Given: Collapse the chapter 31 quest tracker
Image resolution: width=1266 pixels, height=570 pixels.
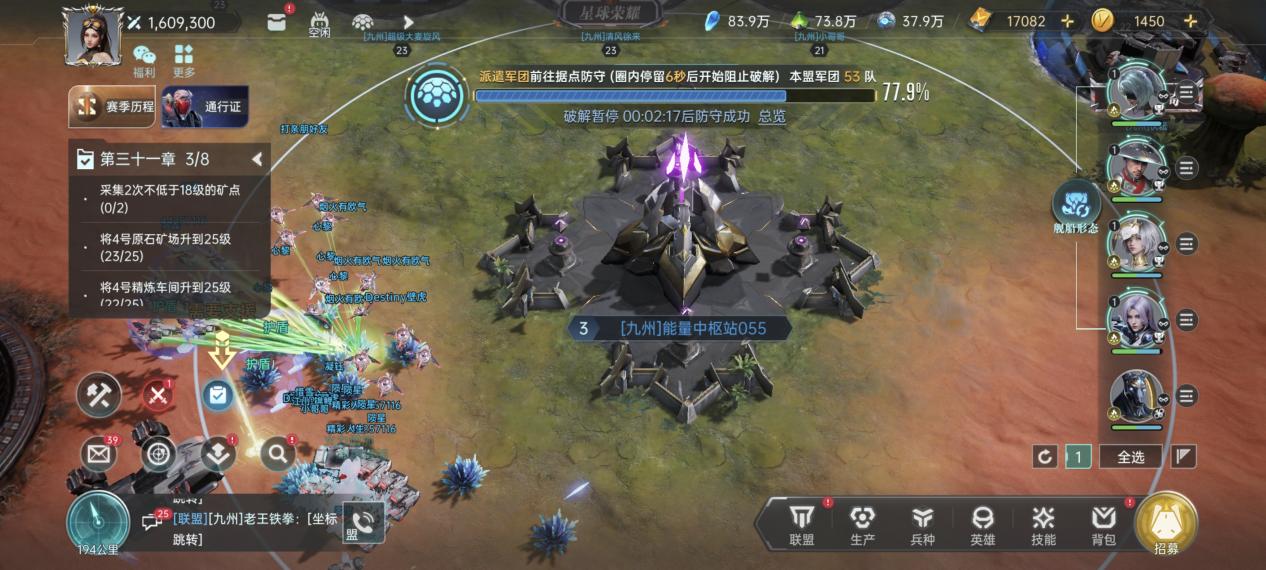Looking at the screenshot, I should (257, 159).
